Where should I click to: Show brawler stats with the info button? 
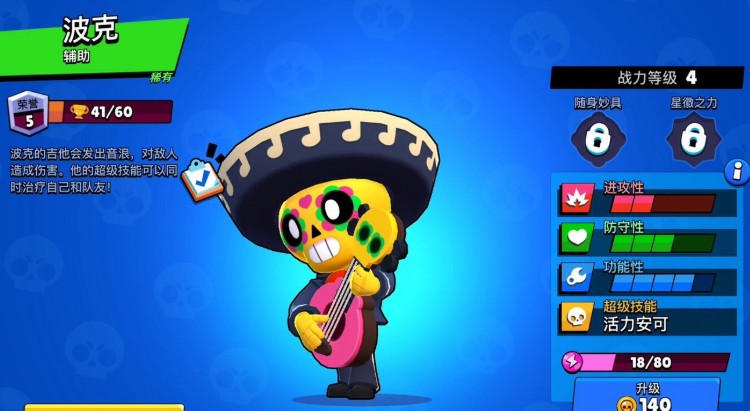[x=739, y=170]
